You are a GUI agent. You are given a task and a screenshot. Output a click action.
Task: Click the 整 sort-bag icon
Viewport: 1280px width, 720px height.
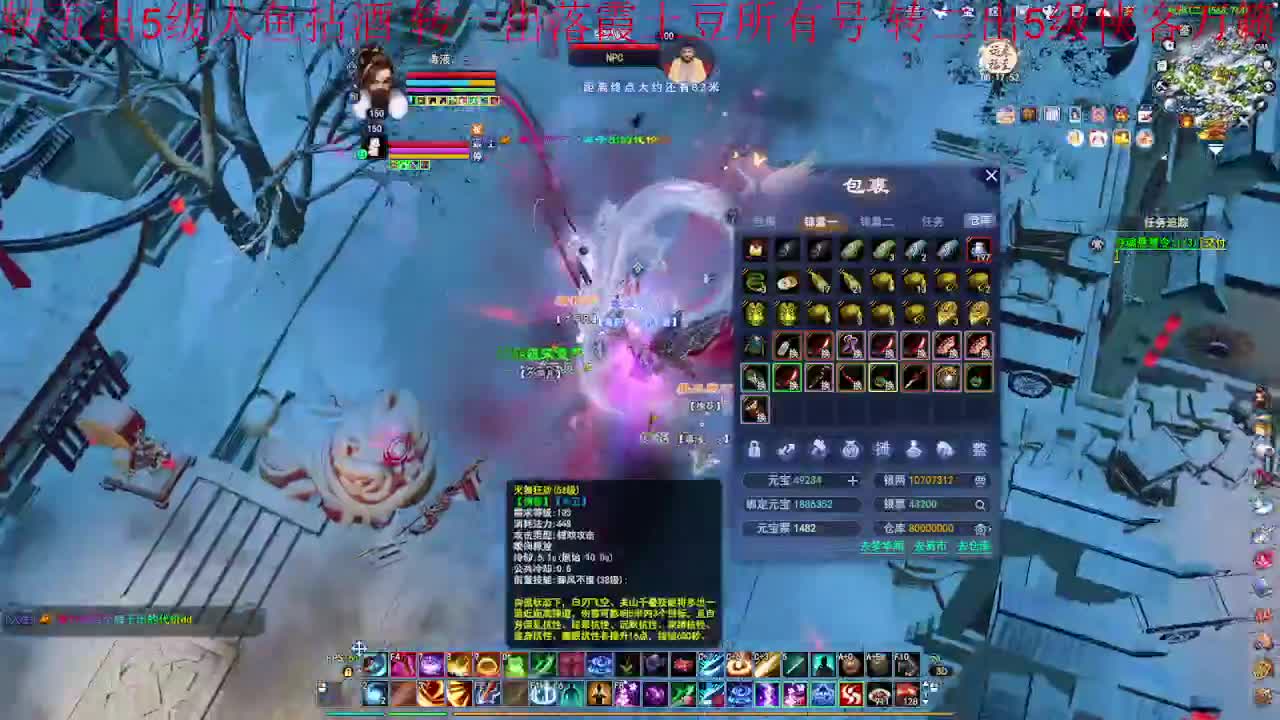tap(978, 450)
